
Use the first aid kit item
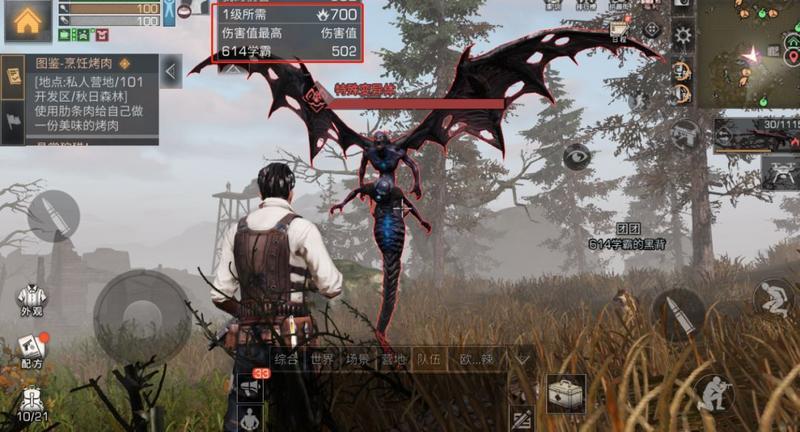click(x=567, y=394)
